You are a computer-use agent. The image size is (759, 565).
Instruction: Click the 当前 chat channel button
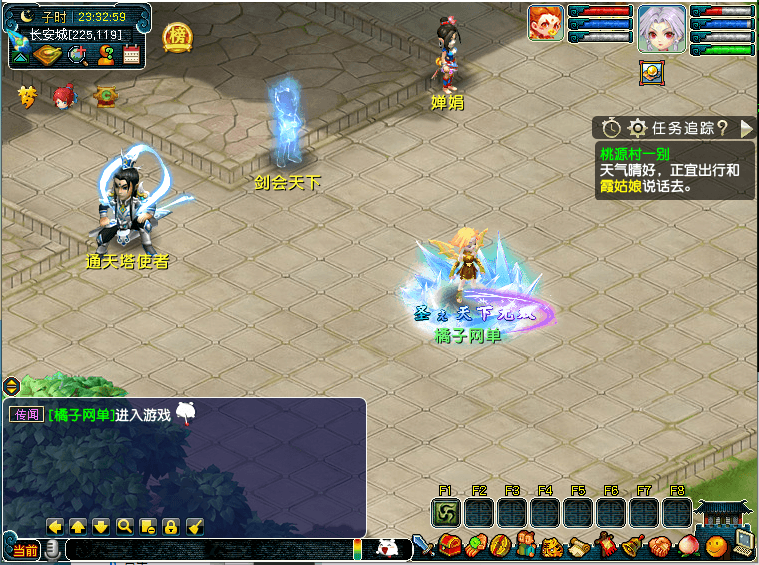coord(24,550)
